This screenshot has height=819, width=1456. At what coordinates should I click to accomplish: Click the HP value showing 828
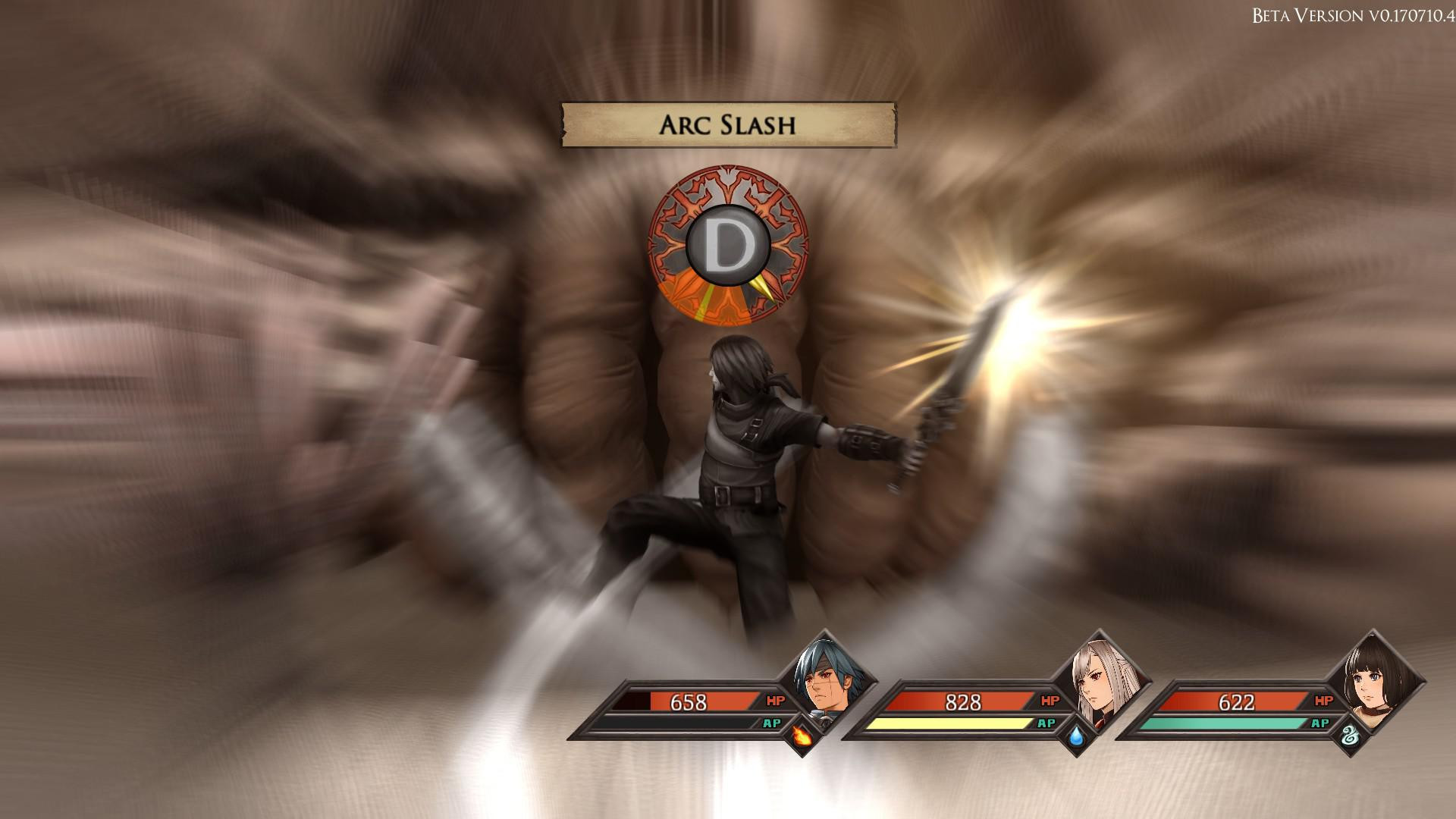coord(963,703)
